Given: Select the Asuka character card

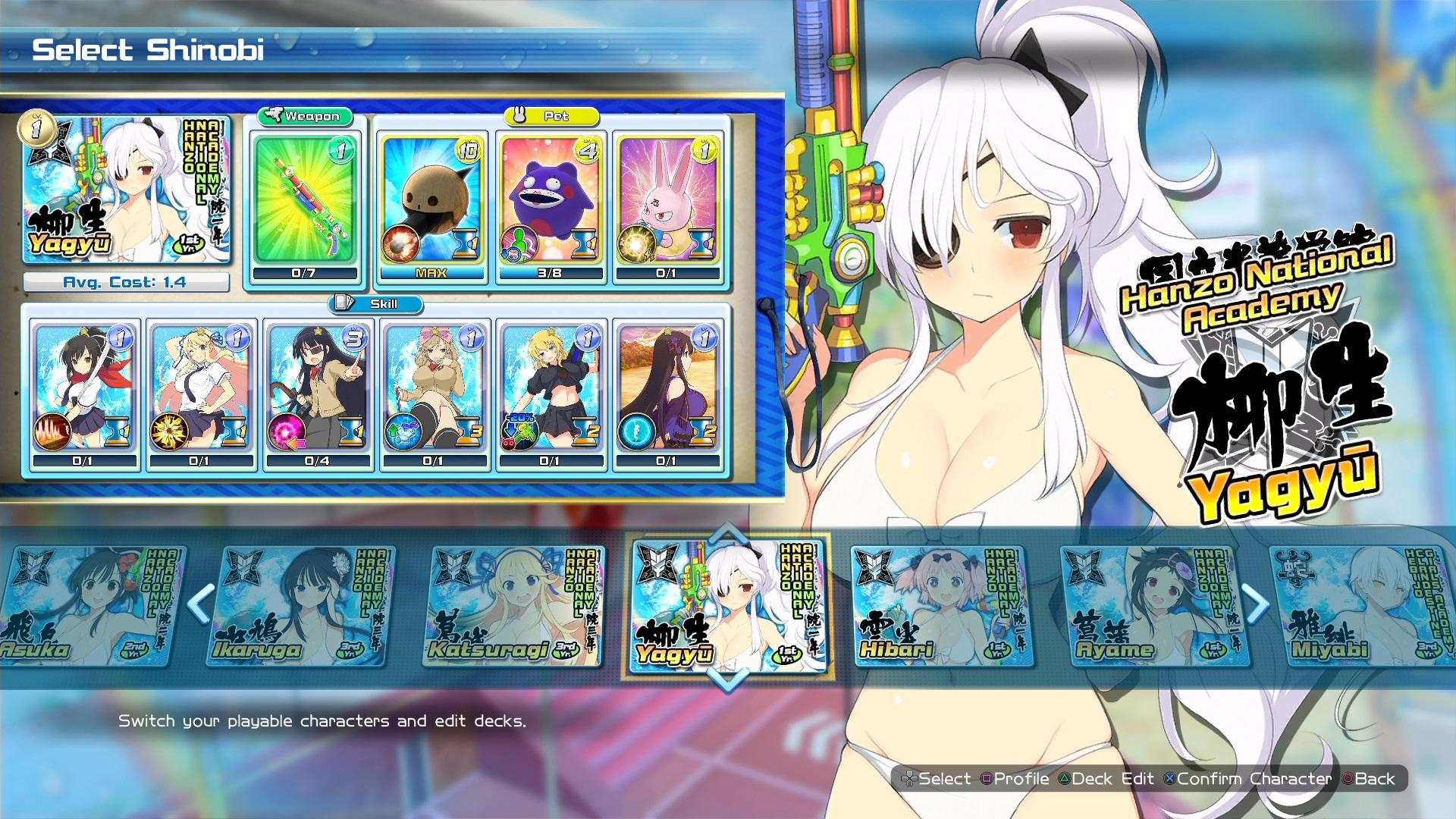Looking at the screenshot, I should pyautogui.click(x=91, y=607).
